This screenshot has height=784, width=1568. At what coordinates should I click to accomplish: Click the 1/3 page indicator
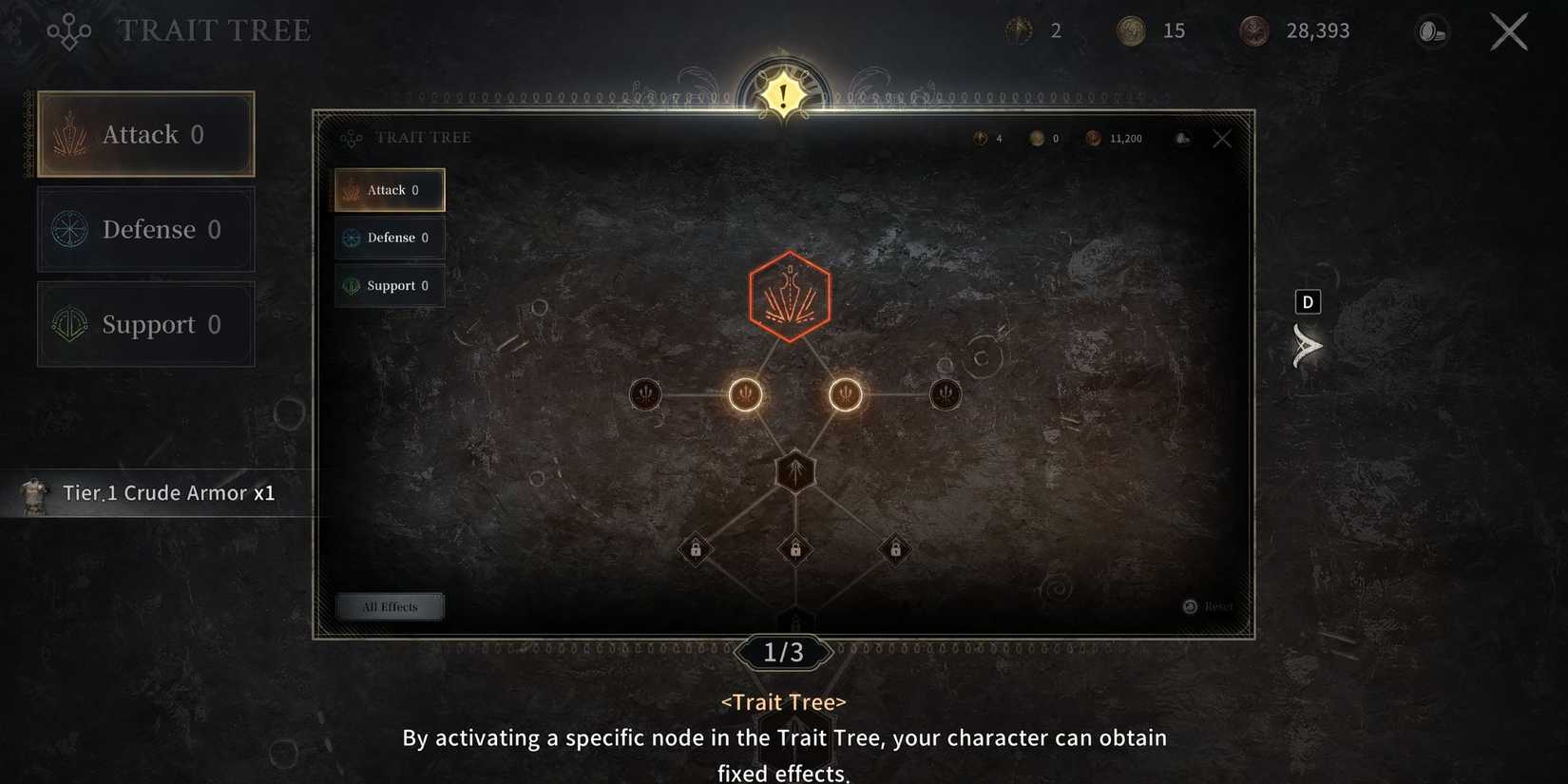click(x=783, y=653)
